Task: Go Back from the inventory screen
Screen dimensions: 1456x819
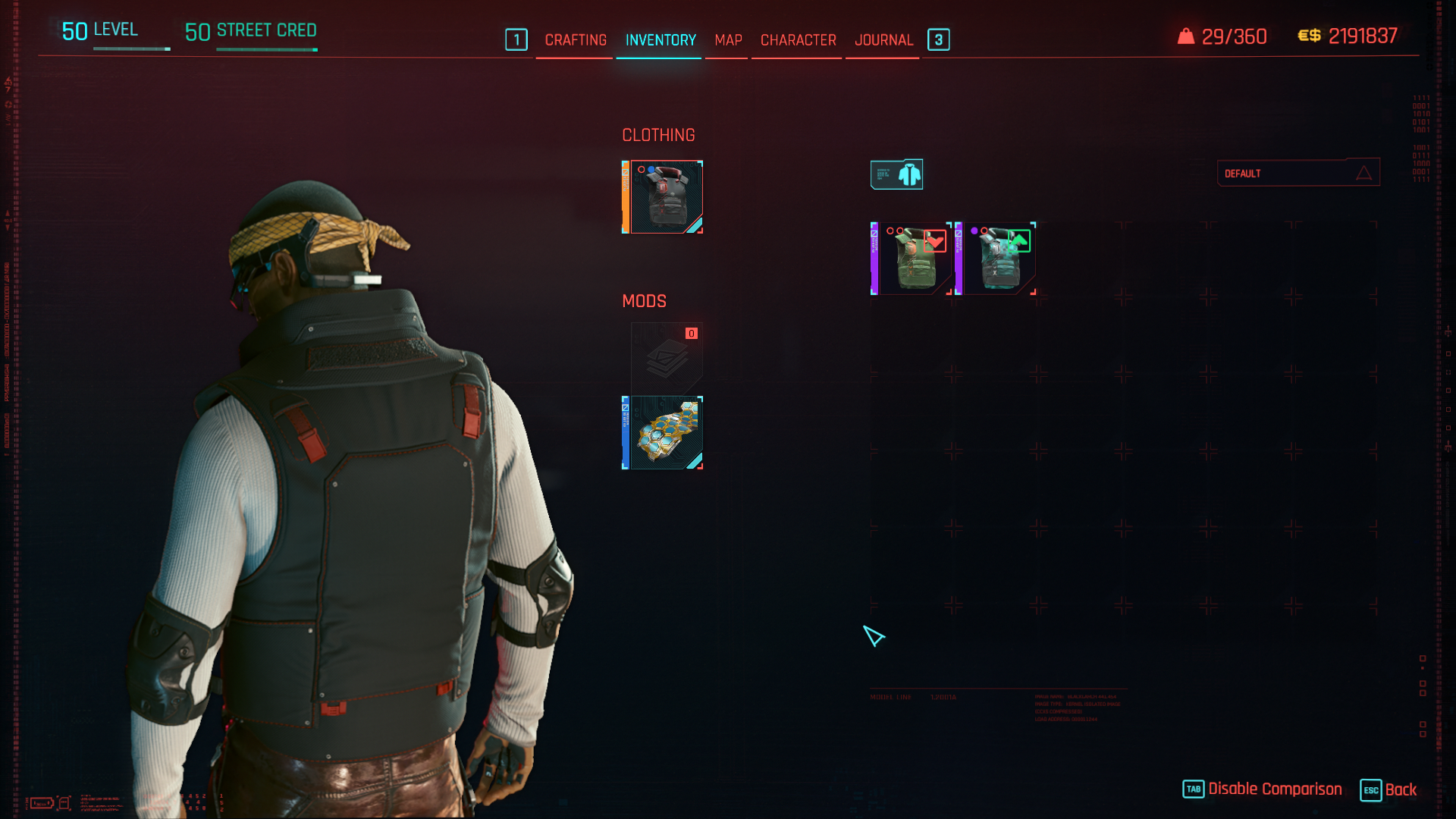Action: (x=1389, y=789)
